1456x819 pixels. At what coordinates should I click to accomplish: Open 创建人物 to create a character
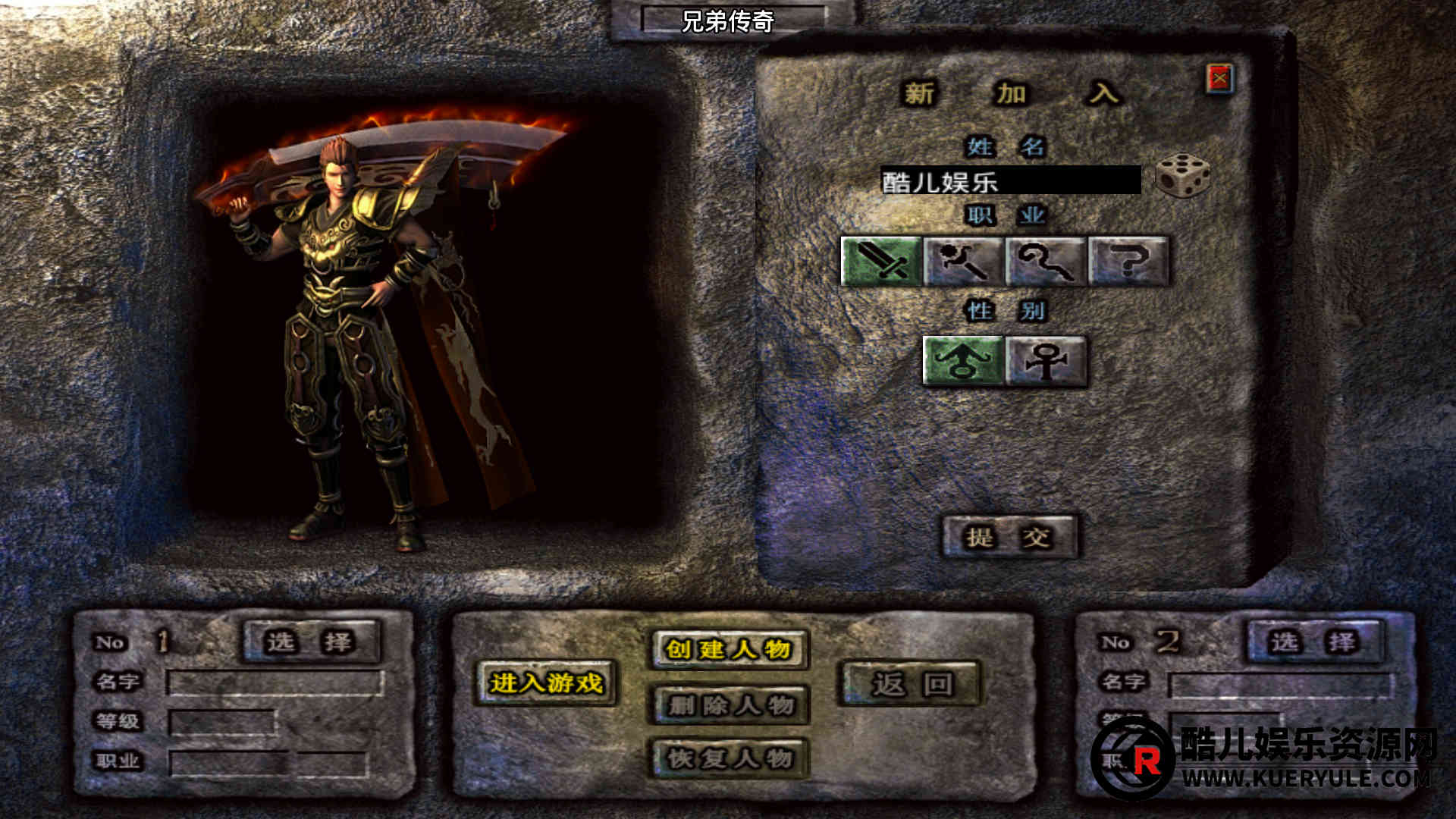point(729,649)
